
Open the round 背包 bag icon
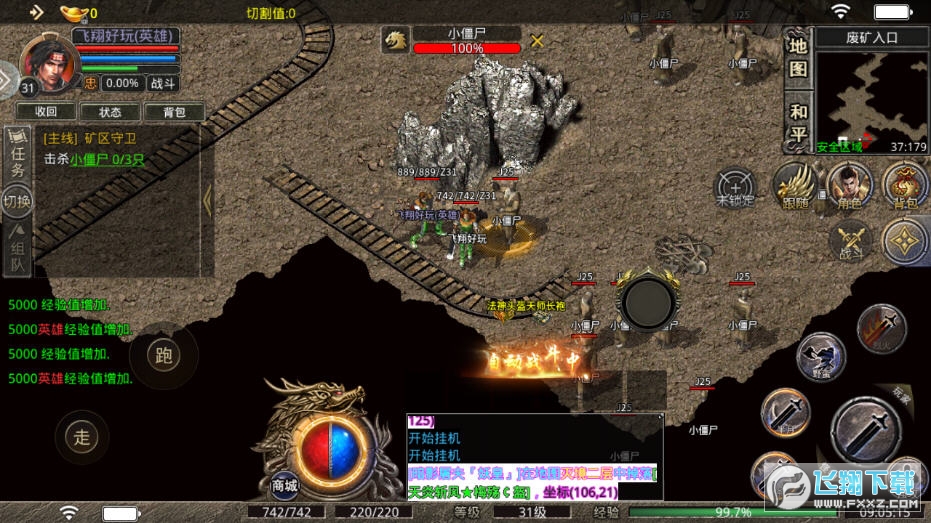[904, 186]
